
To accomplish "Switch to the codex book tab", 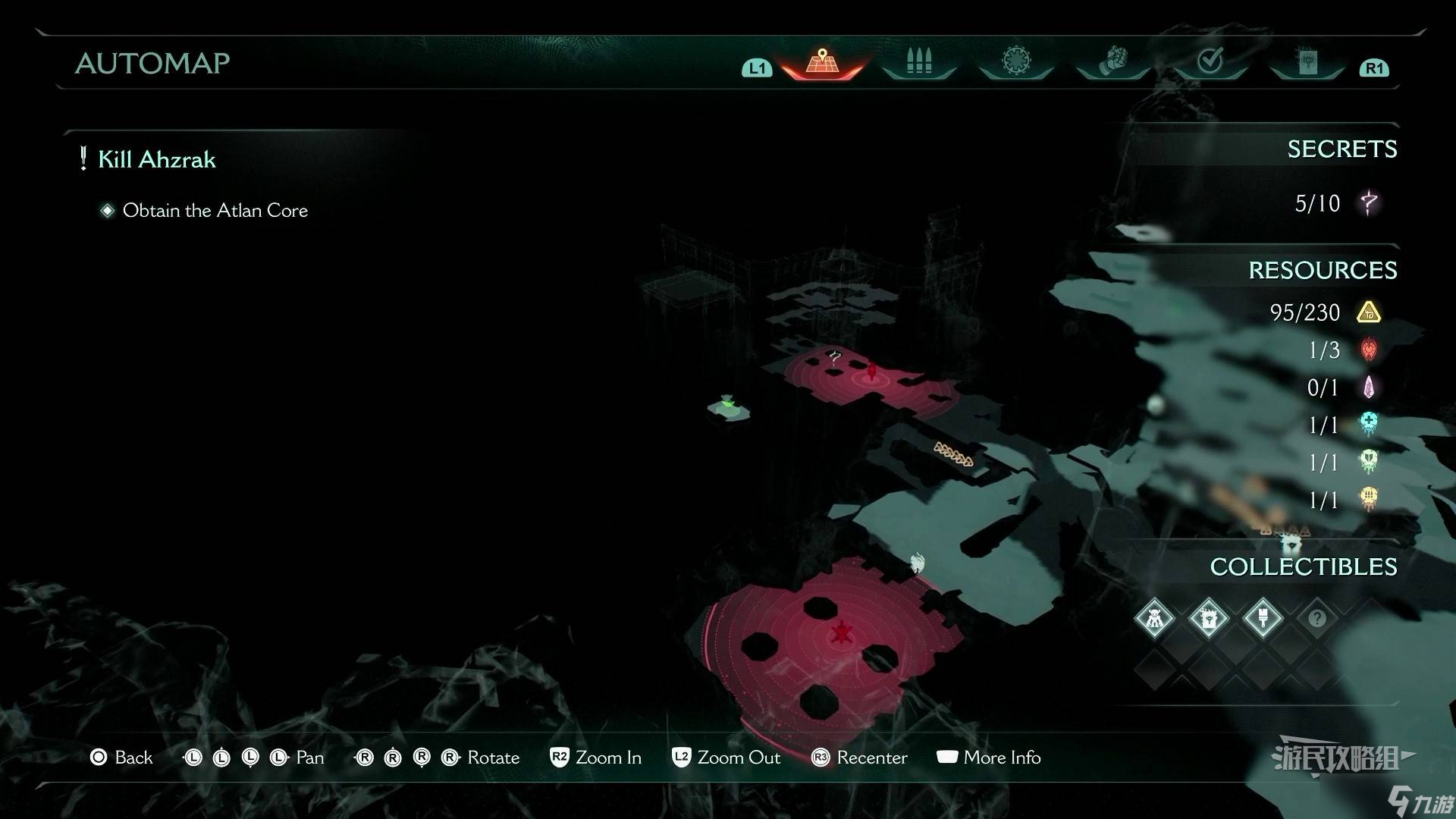I will click(1307, 62).
